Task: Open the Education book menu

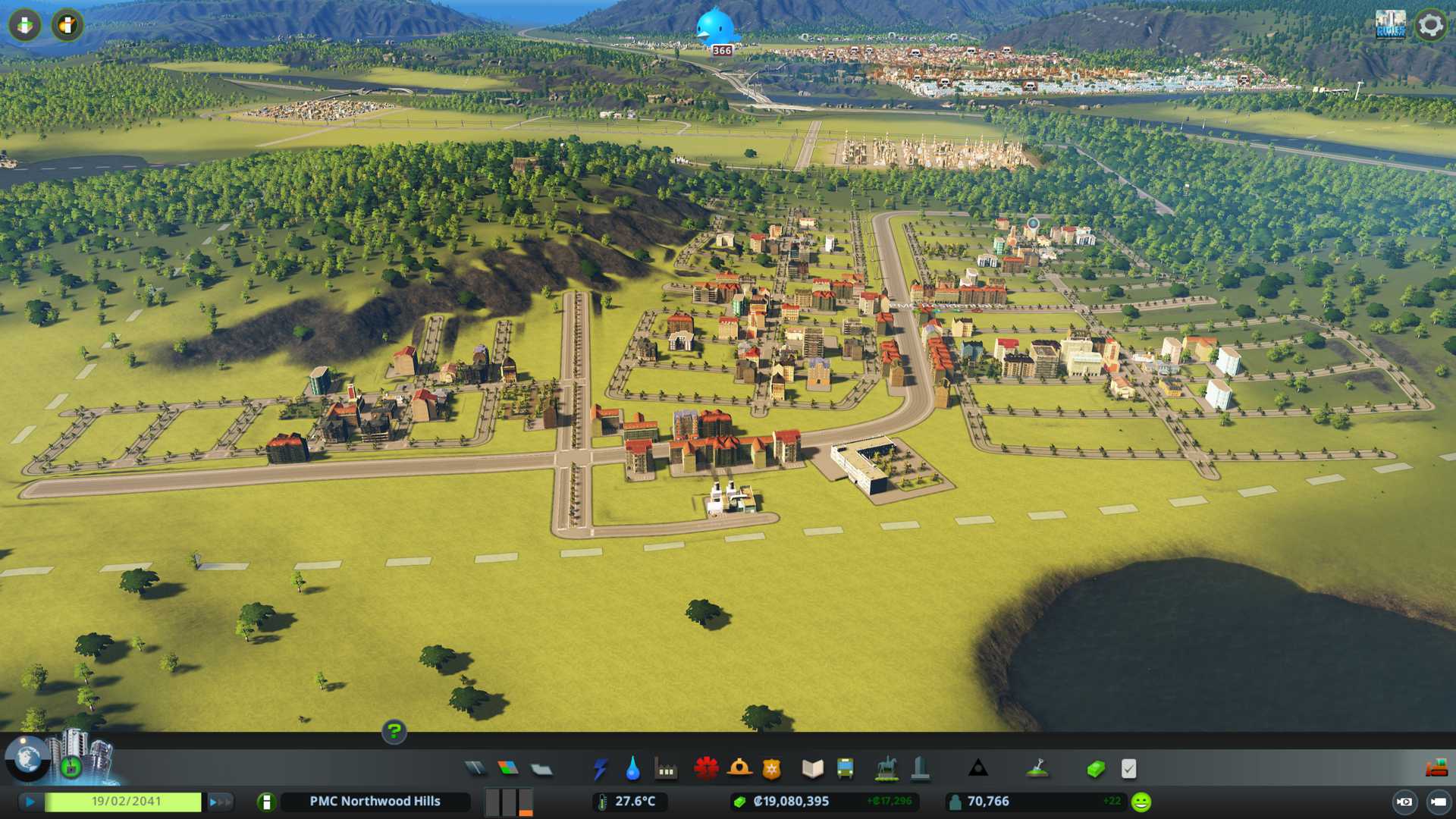Action: (812, 769)
